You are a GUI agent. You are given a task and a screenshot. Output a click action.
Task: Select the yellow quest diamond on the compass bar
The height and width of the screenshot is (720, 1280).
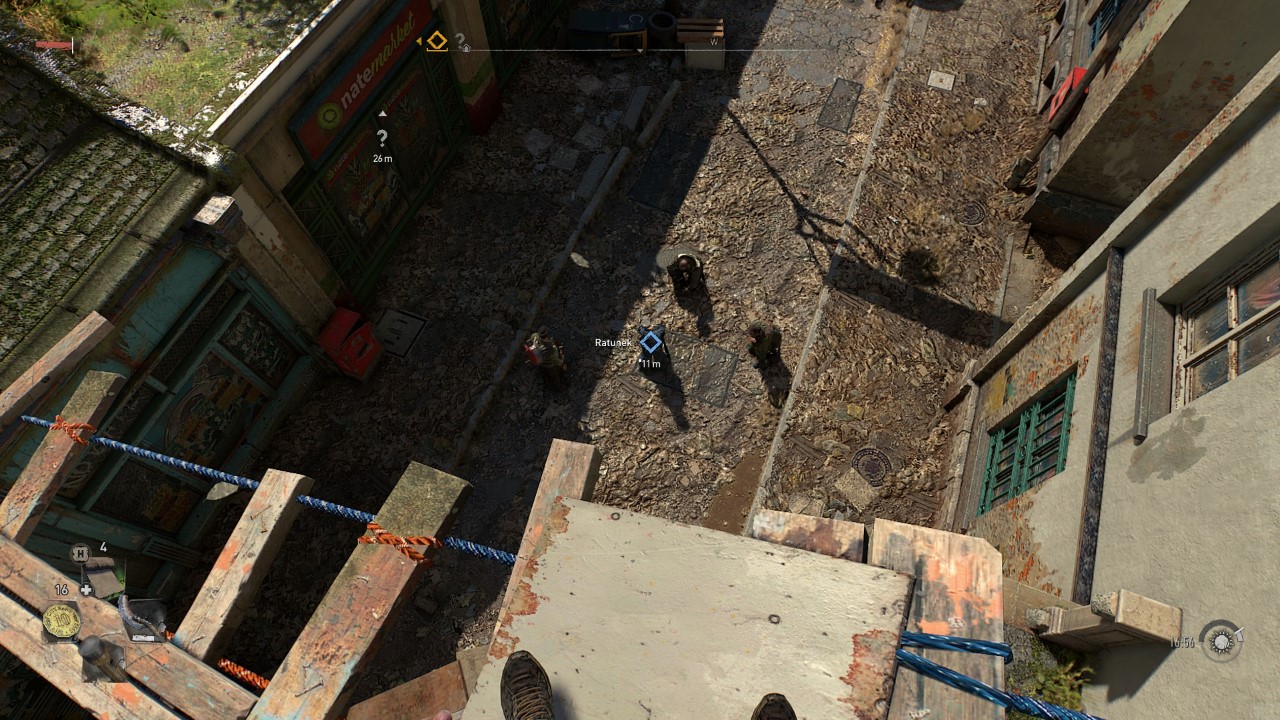[x=437, y=42]
